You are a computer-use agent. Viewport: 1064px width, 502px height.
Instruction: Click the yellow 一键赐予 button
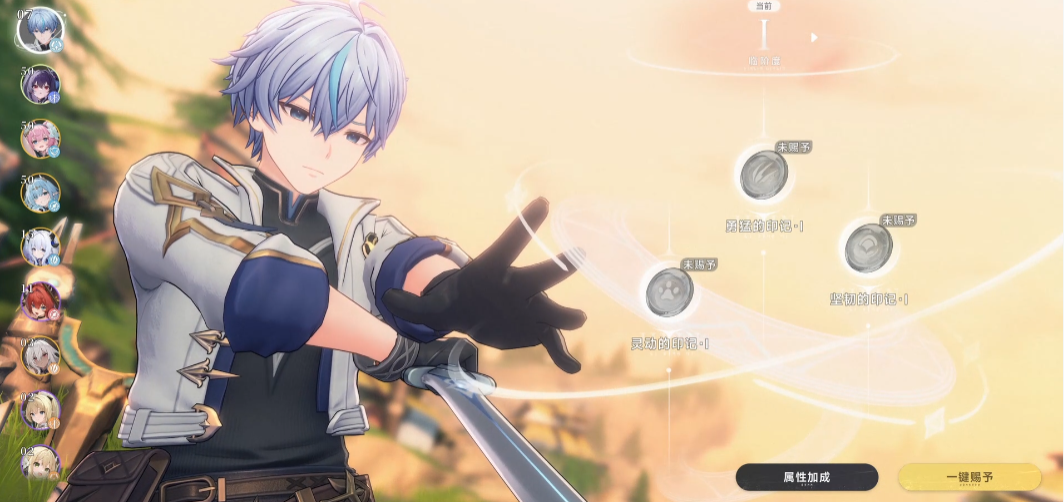click(969, 477)
